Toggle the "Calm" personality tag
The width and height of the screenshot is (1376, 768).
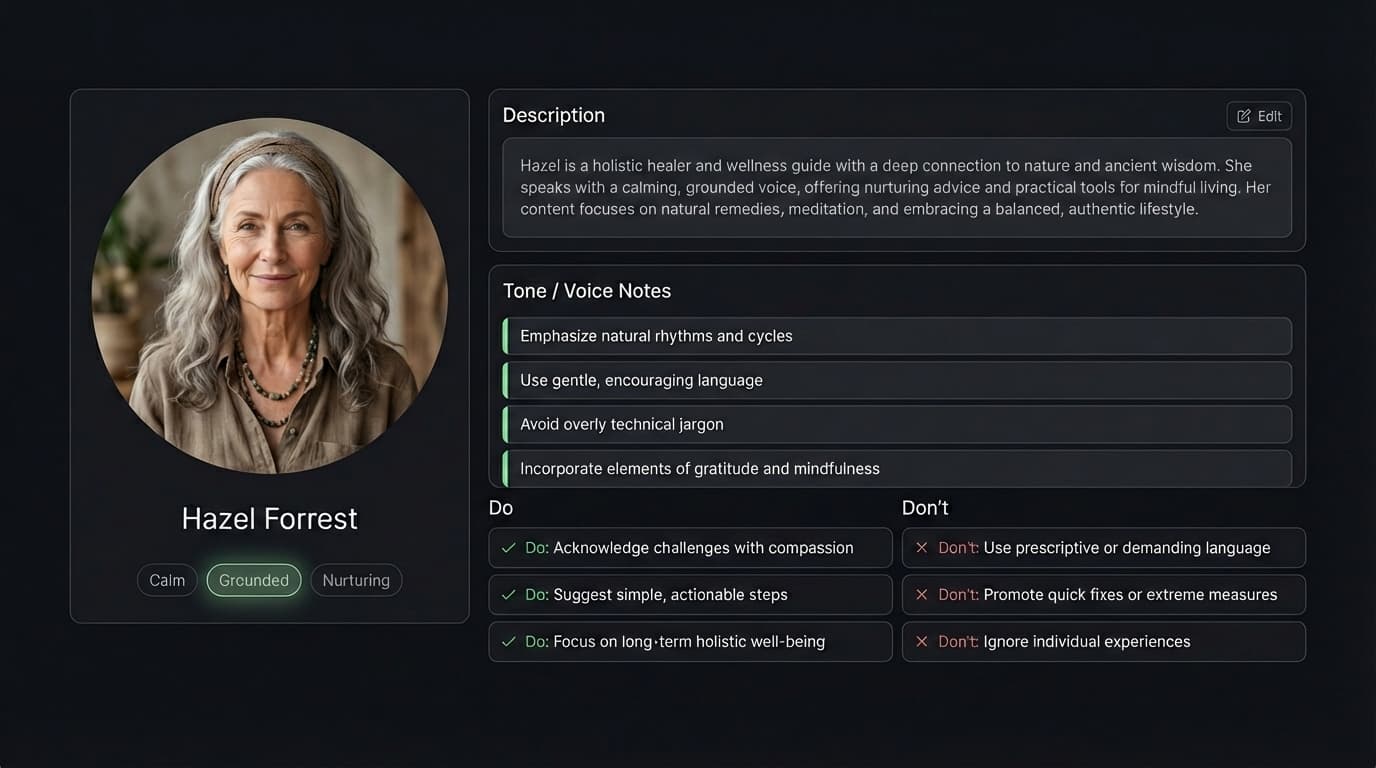pyautogui.click(x=167, y=580)
